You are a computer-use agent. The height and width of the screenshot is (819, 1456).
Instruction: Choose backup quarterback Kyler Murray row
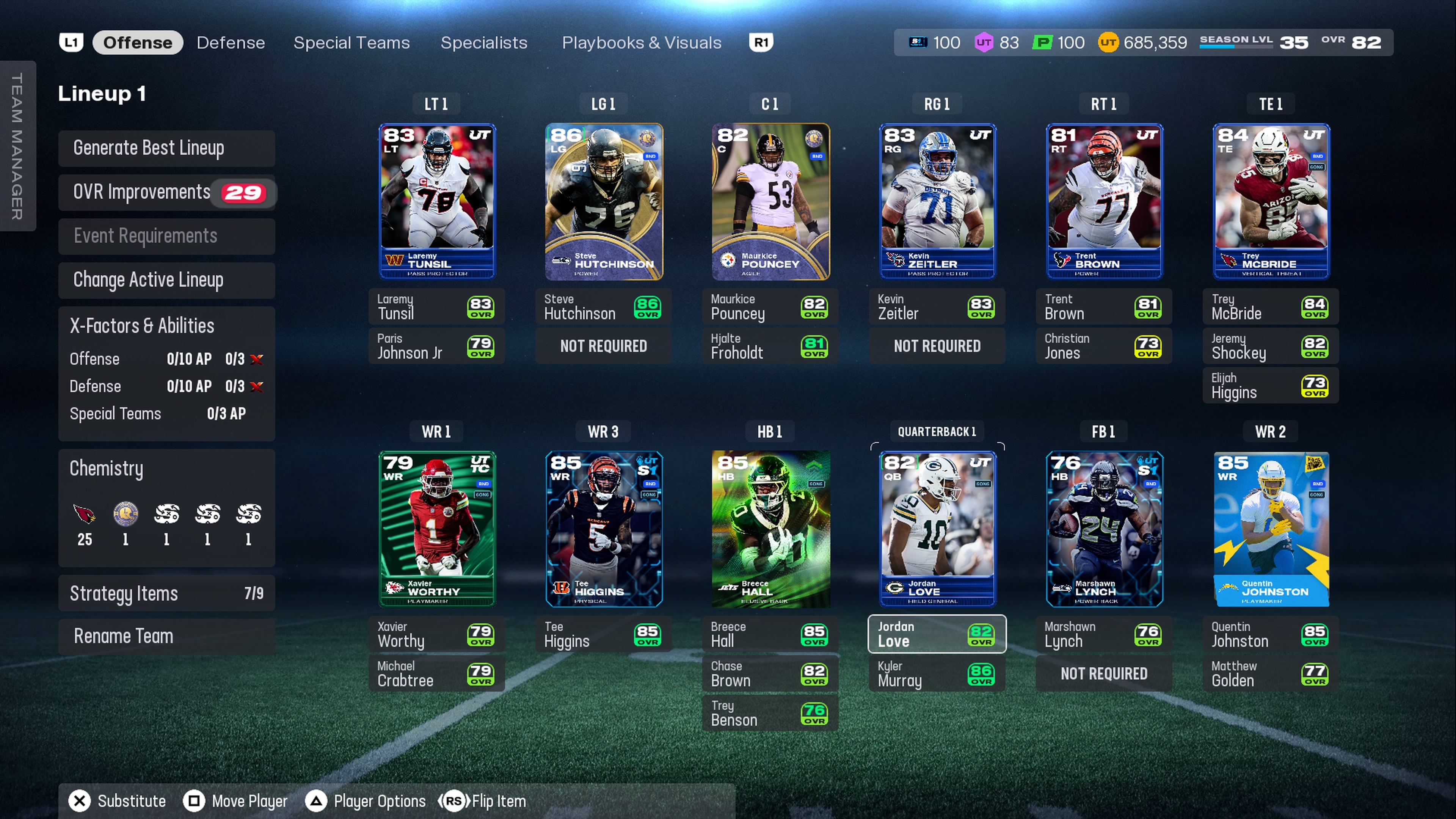[x=937, y=674]
